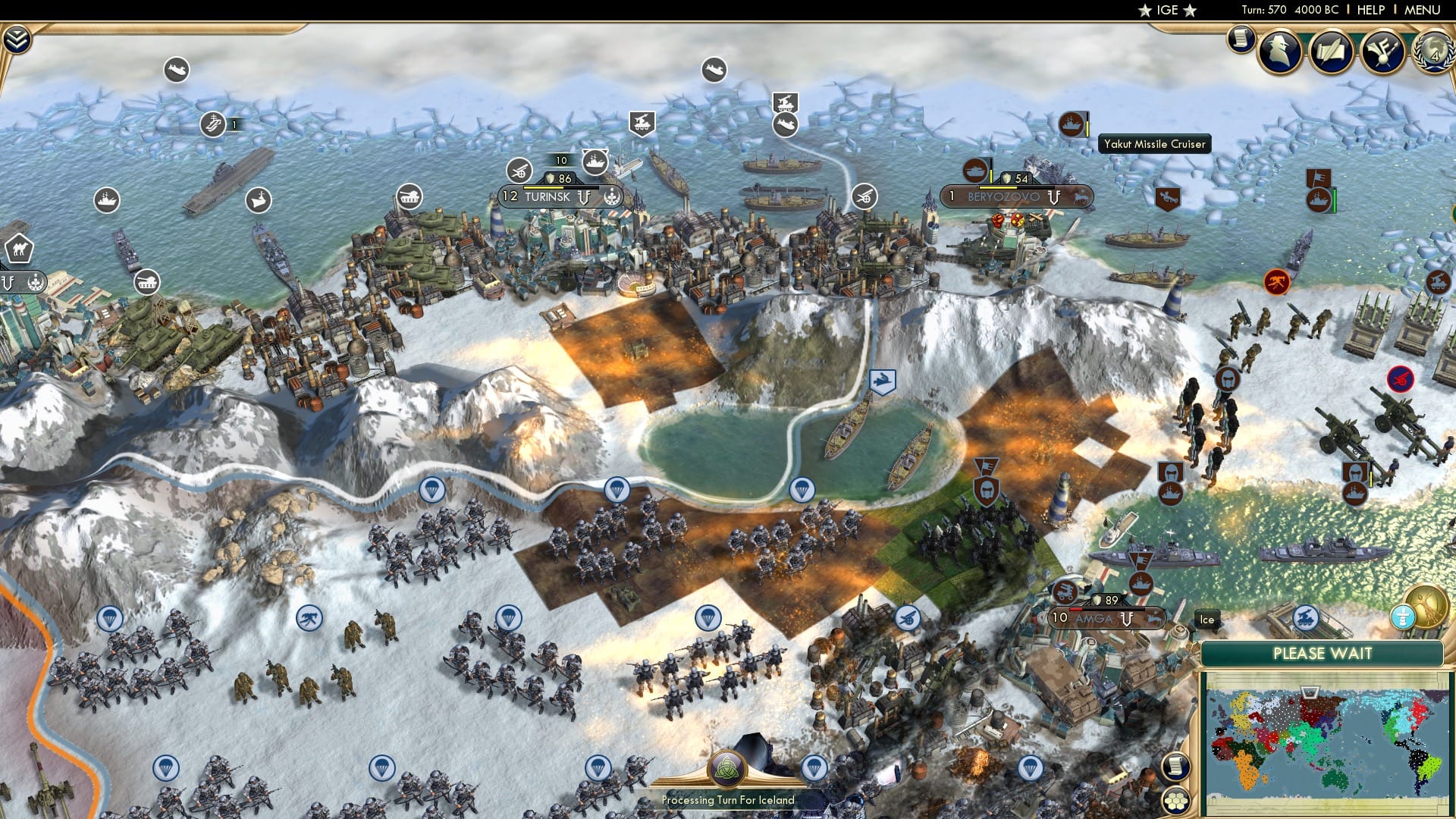The height and width of the screenshot is (819, 1456).
Task: Open the World Congress globe icon
Action: click(x=1430, y=53)
